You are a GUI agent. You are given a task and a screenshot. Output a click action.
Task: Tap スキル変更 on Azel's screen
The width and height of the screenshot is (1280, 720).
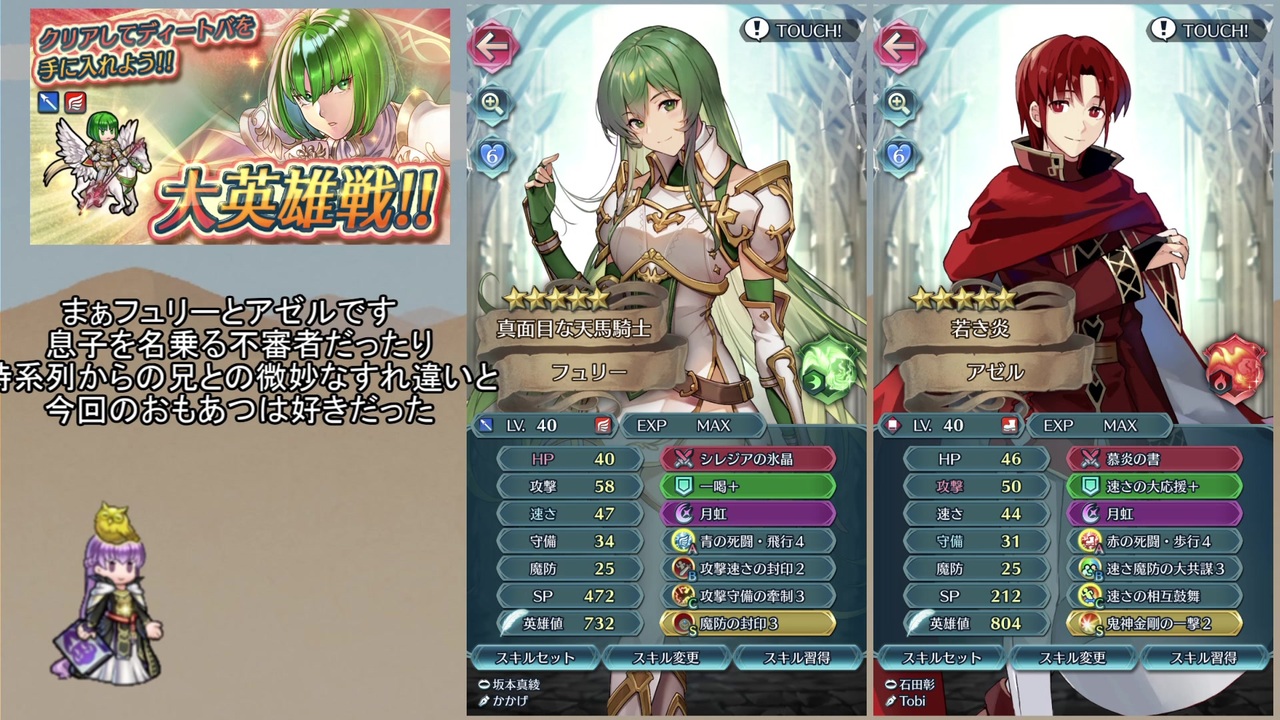click(x=1072, y=659)
